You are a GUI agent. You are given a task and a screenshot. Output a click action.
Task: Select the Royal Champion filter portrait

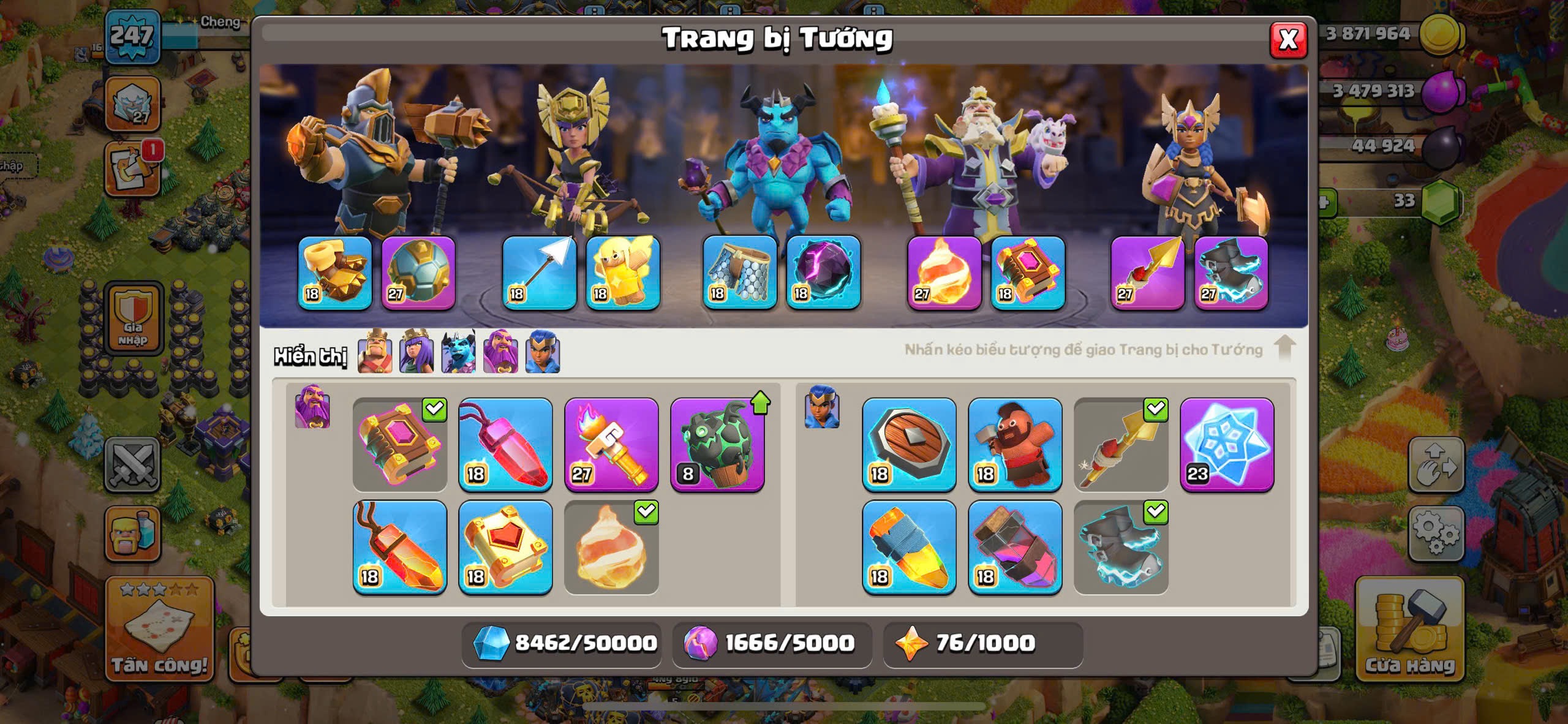(x=543, y=352)
